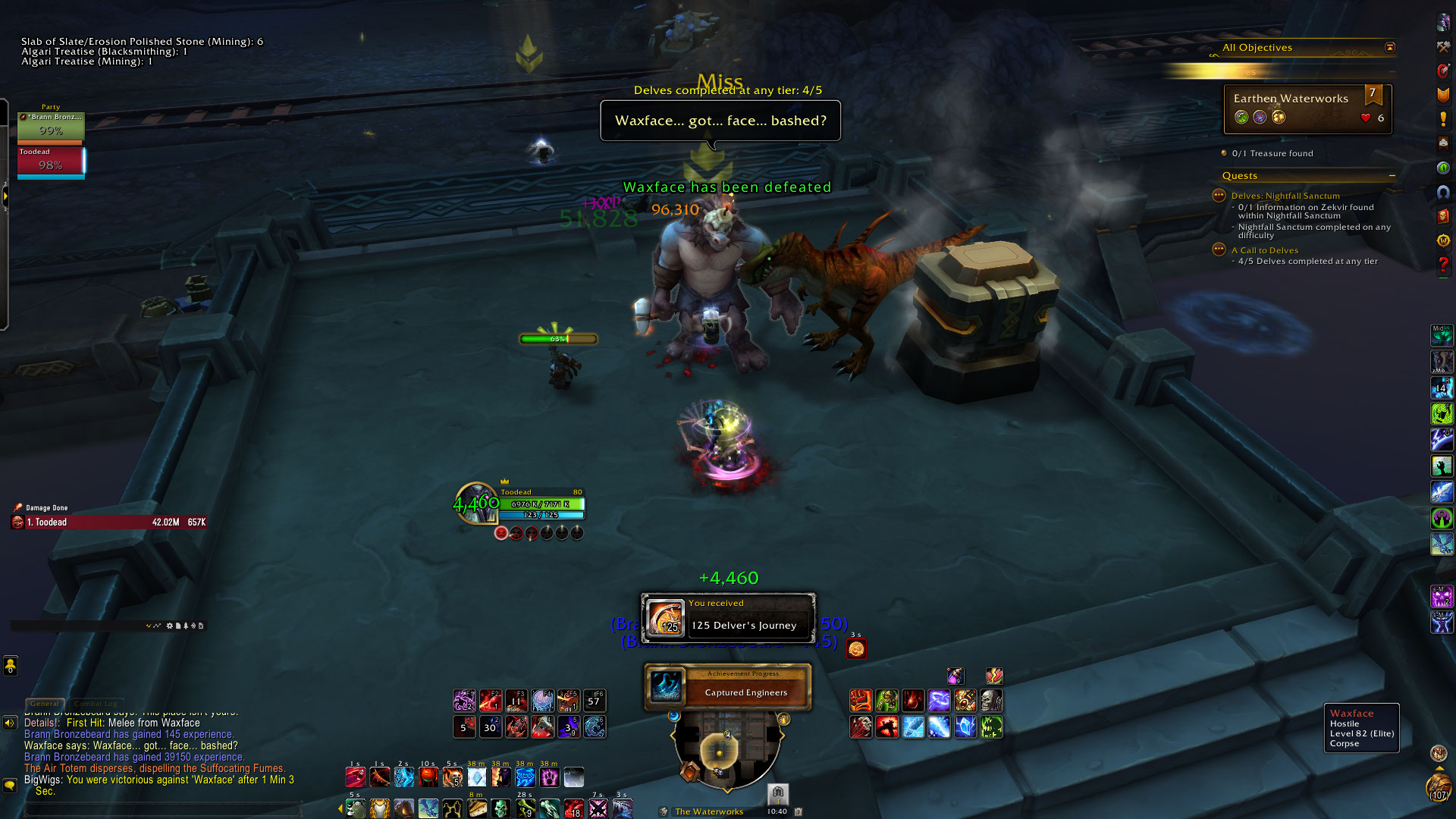
Task: Click the Captured Engineers achievement alert
Action: [x=728, y=687]
